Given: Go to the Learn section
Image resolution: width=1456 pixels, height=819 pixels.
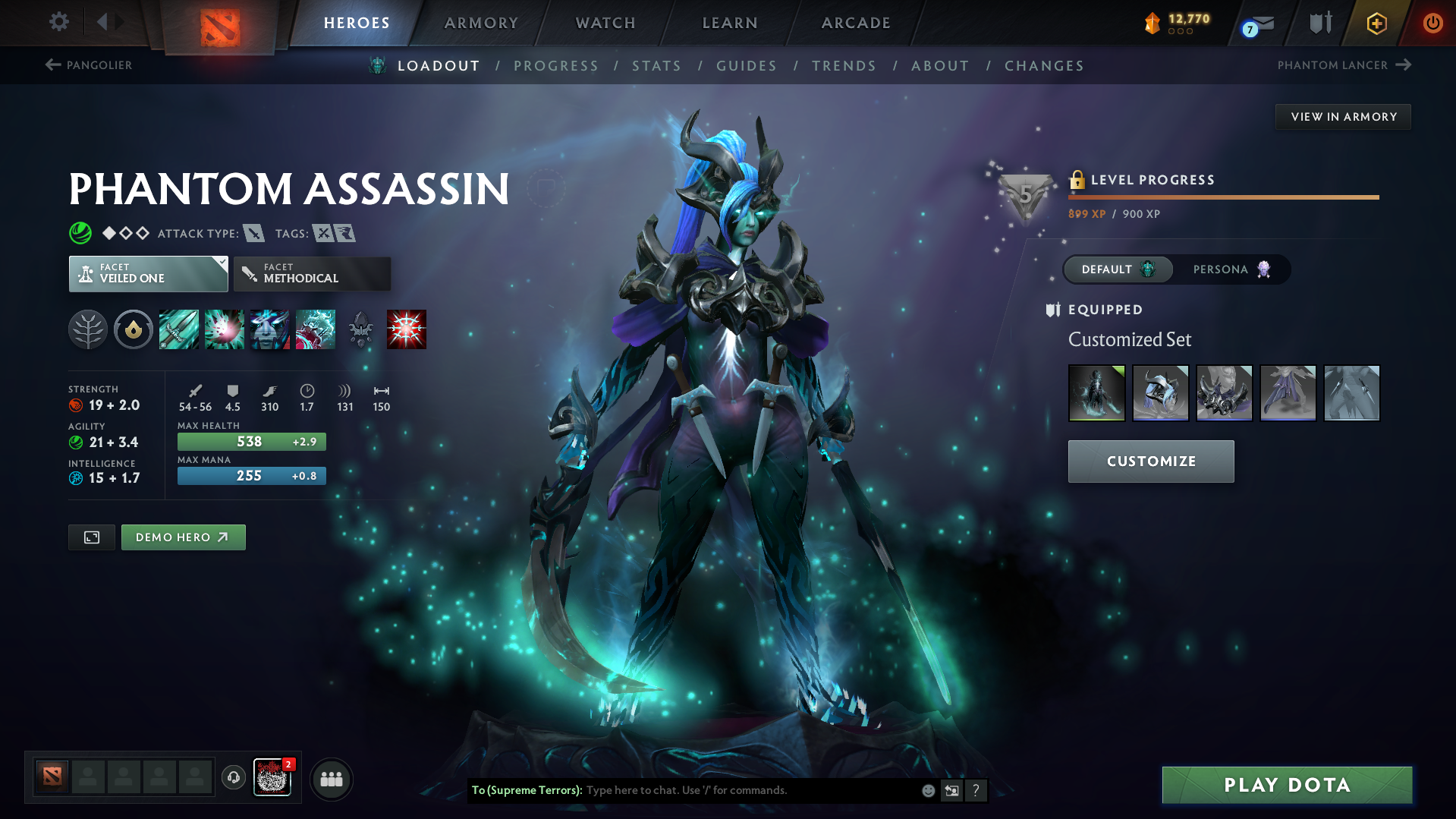Looking at the screenshot, I should click(730, 23).
